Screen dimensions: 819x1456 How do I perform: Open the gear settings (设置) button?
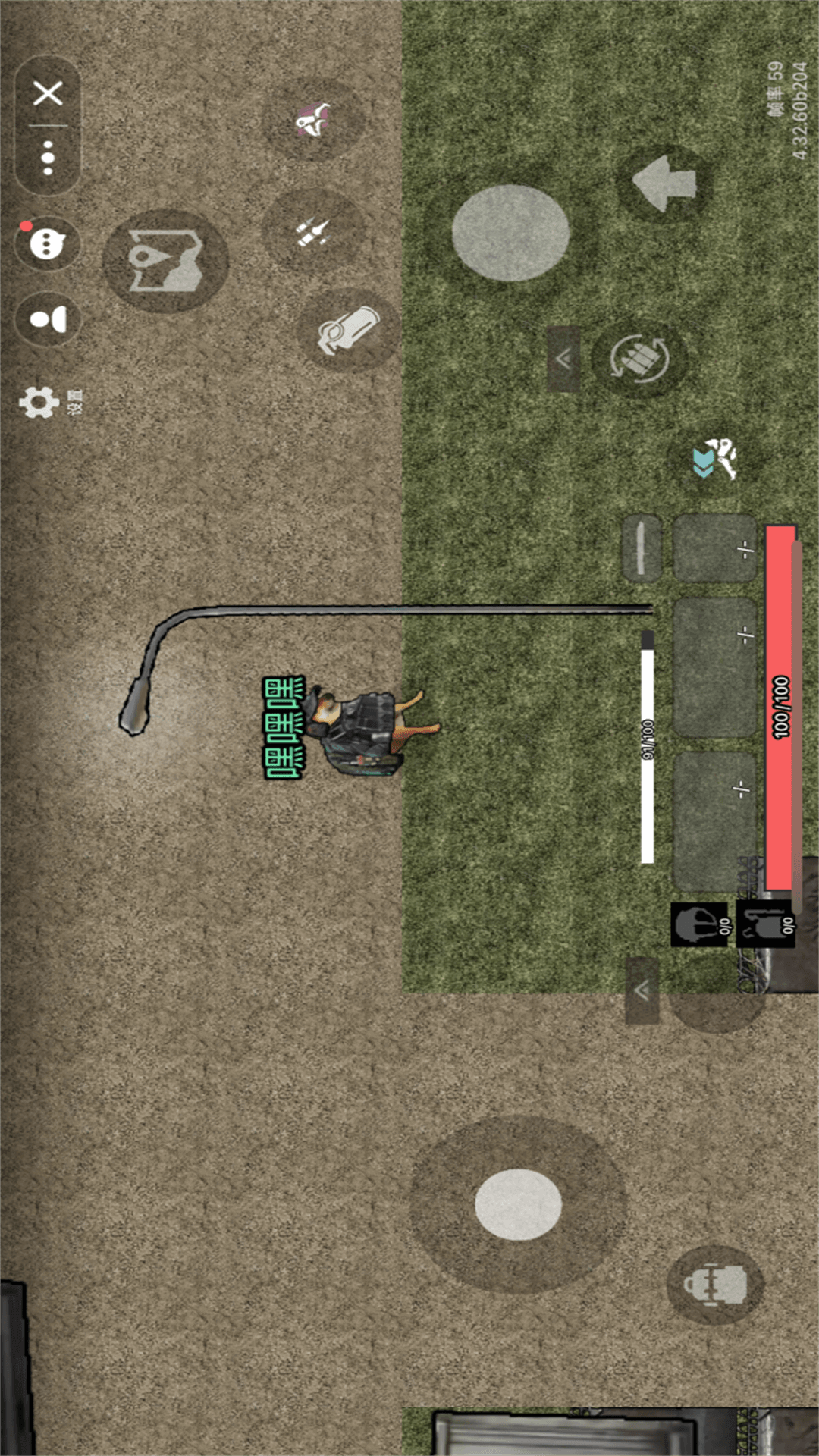coord(39,402)
